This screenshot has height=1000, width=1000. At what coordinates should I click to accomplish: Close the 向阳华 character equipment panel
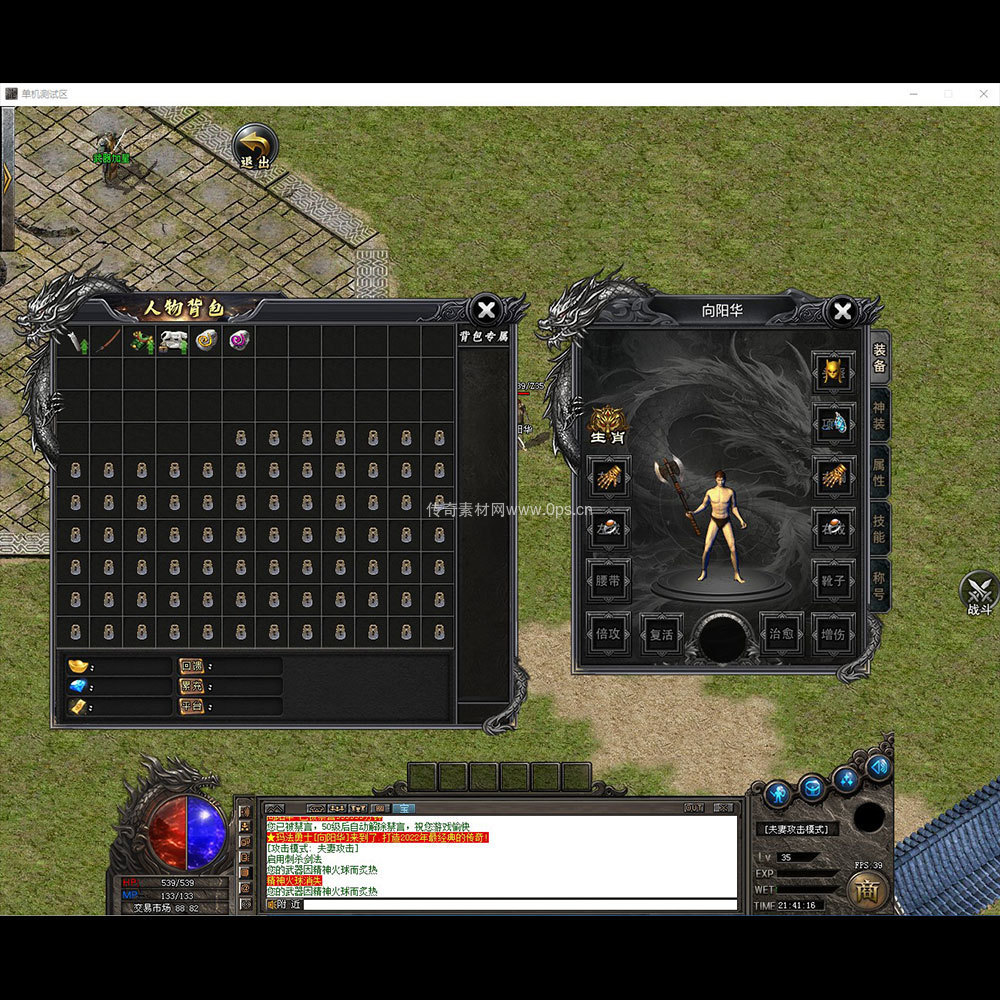[843, 311]
